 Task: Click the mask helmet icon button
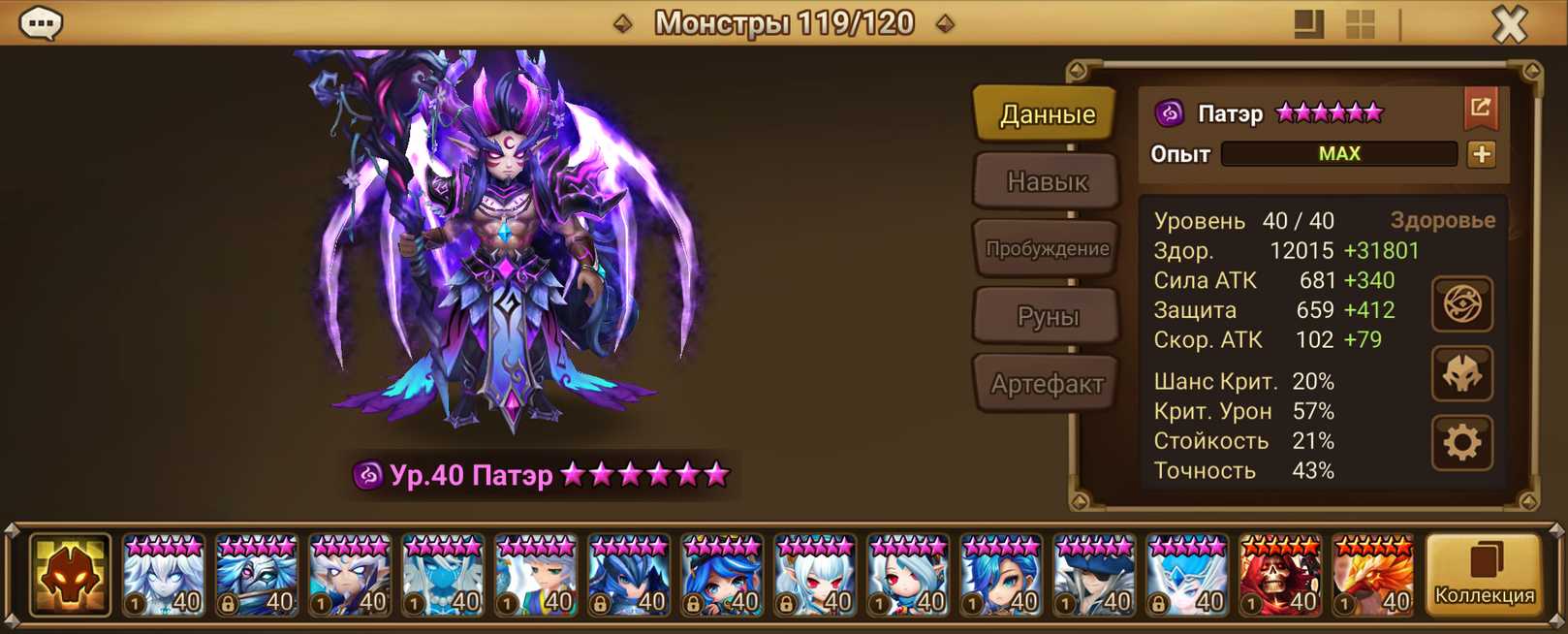[x=1461, y=374]
